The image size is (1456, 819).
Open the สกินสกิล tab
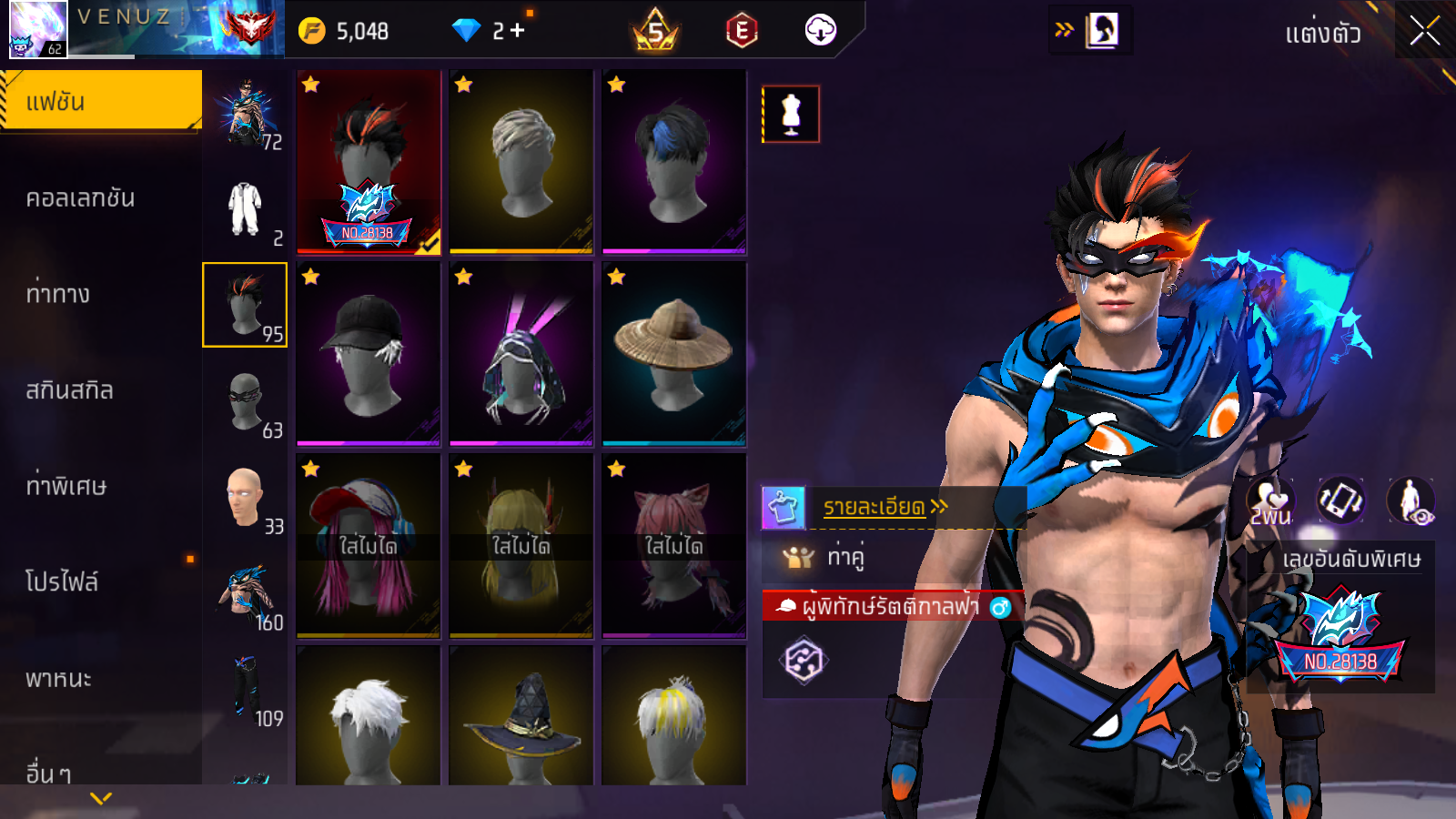point(69,390)
